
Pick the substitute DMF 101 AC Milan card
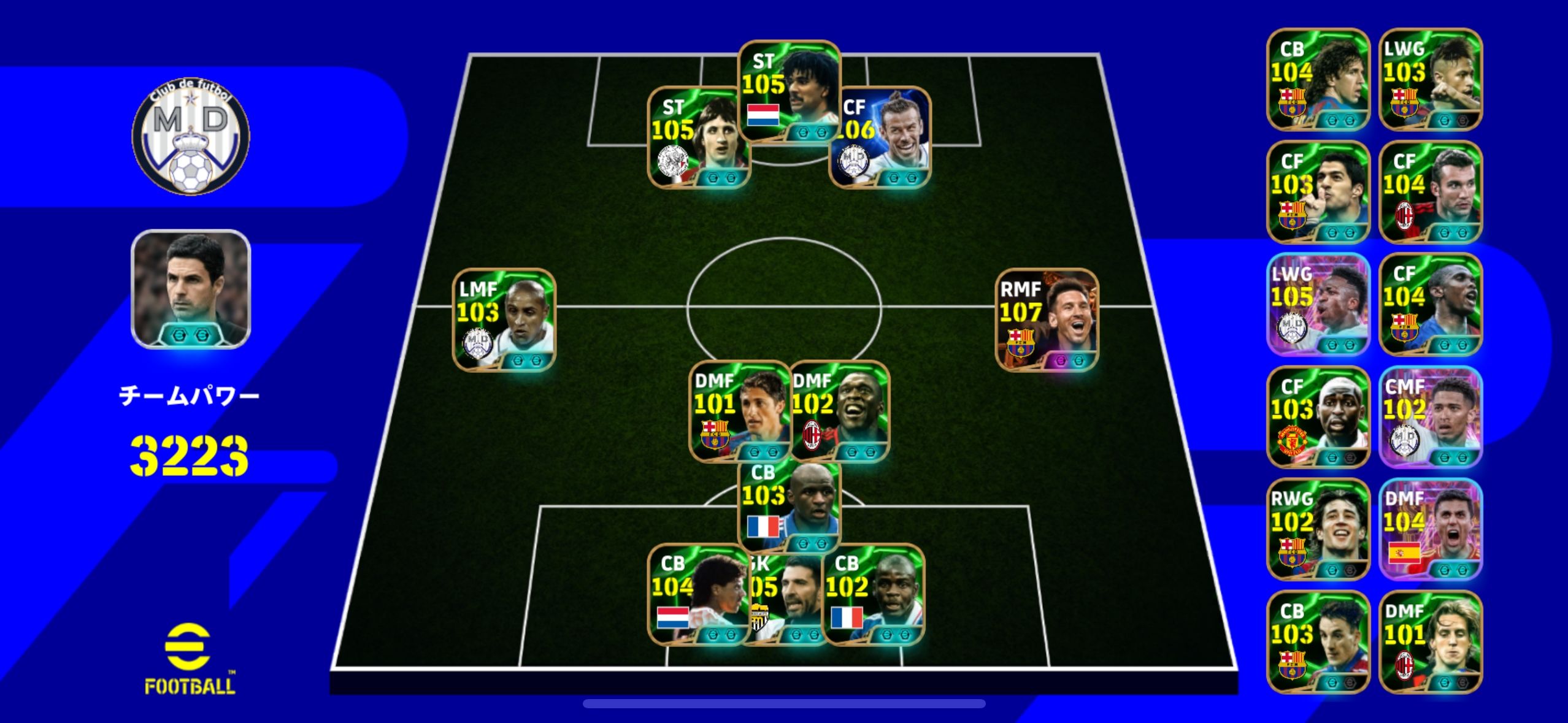click(x=1431, y=641)
